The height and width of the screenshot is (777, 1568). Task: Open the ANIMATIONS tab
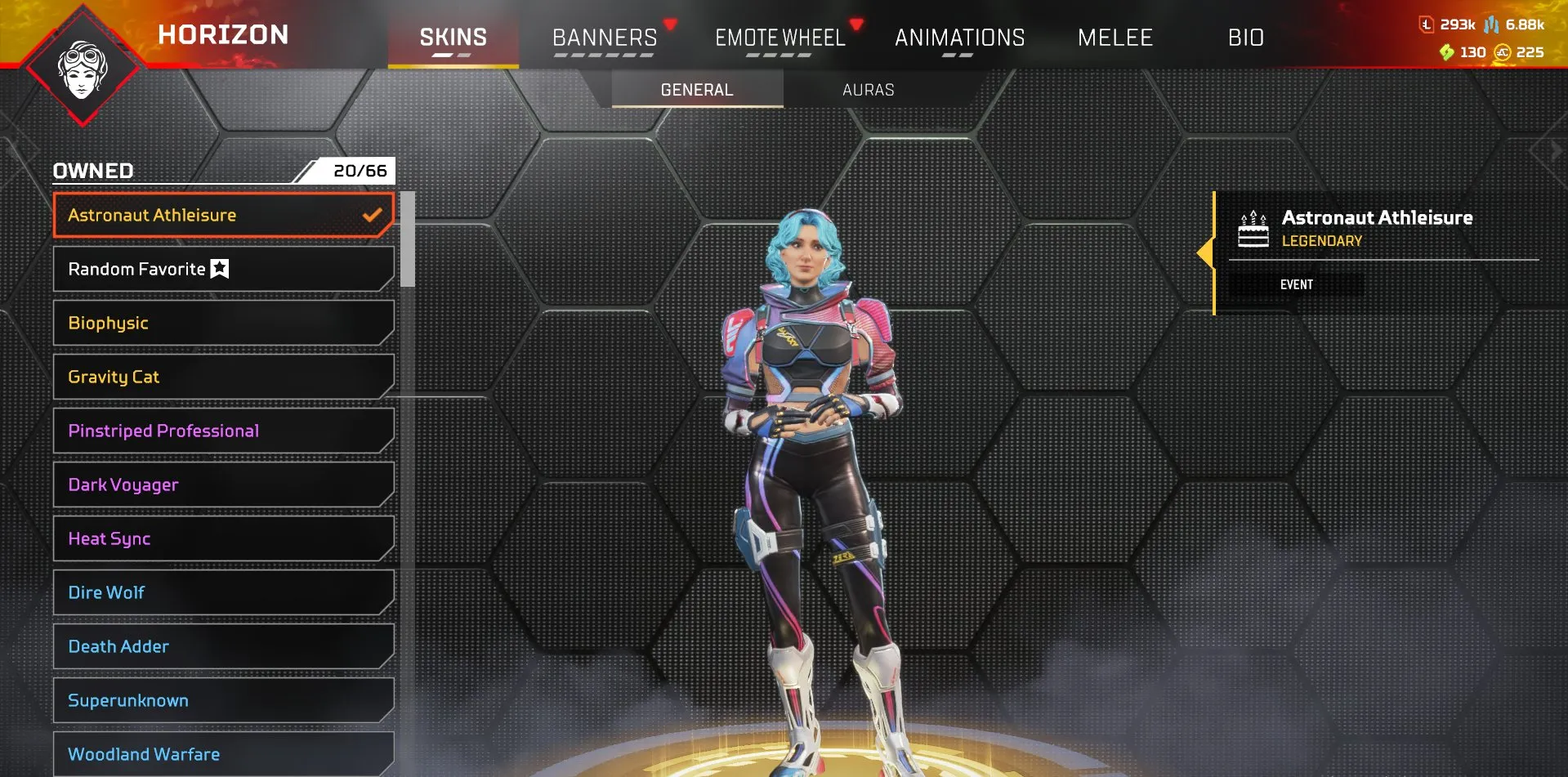[959, 38]
